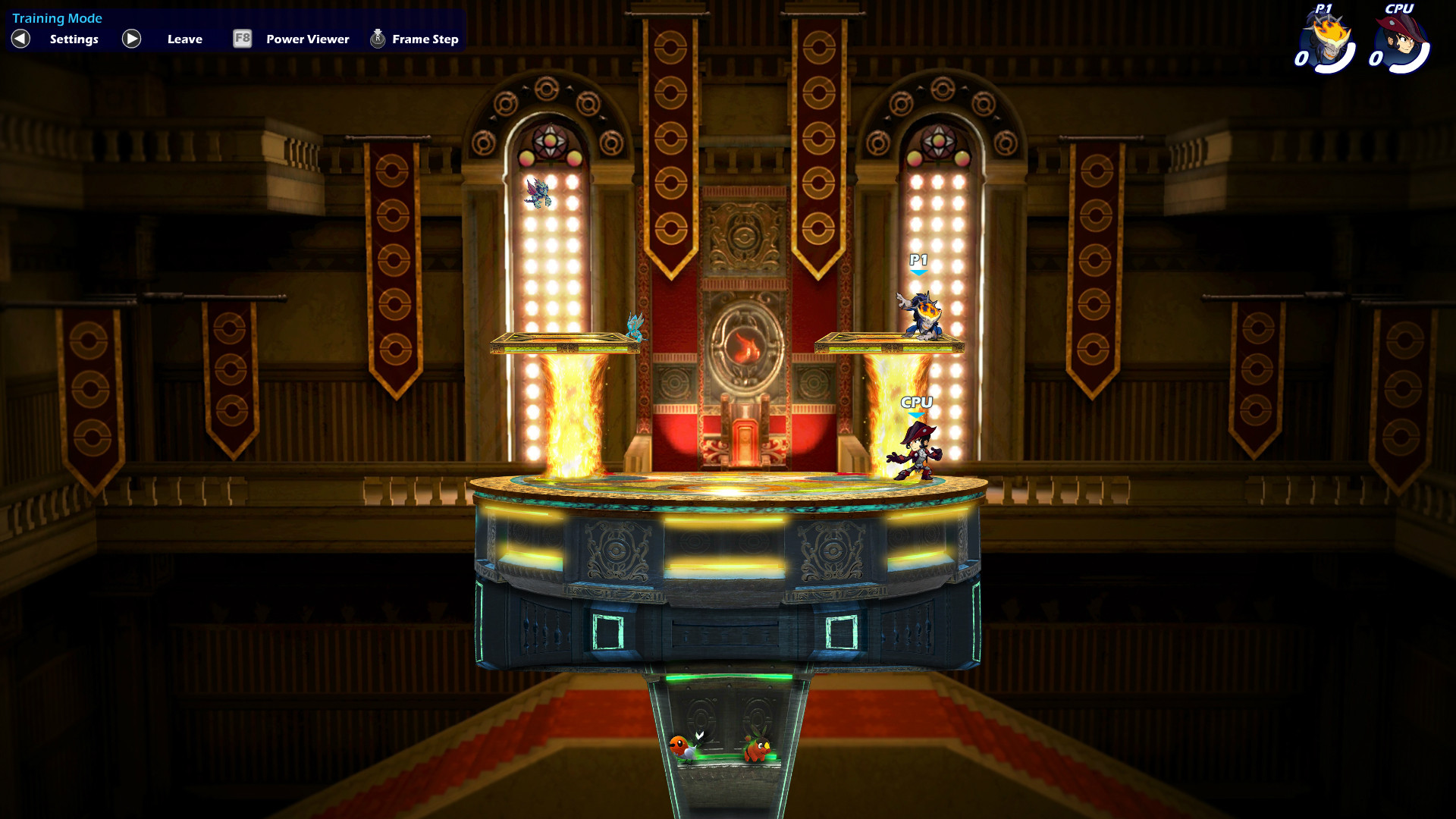Click the left arrow beside Settings
1456x819 pixels.
(19, 39)
